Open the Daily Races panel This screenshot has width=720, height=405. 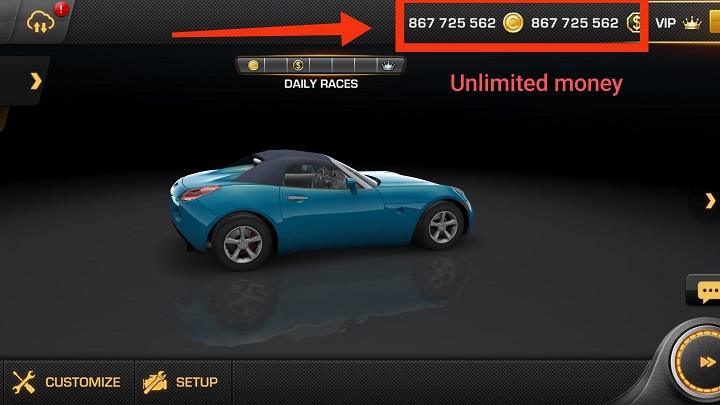[320, 67]
